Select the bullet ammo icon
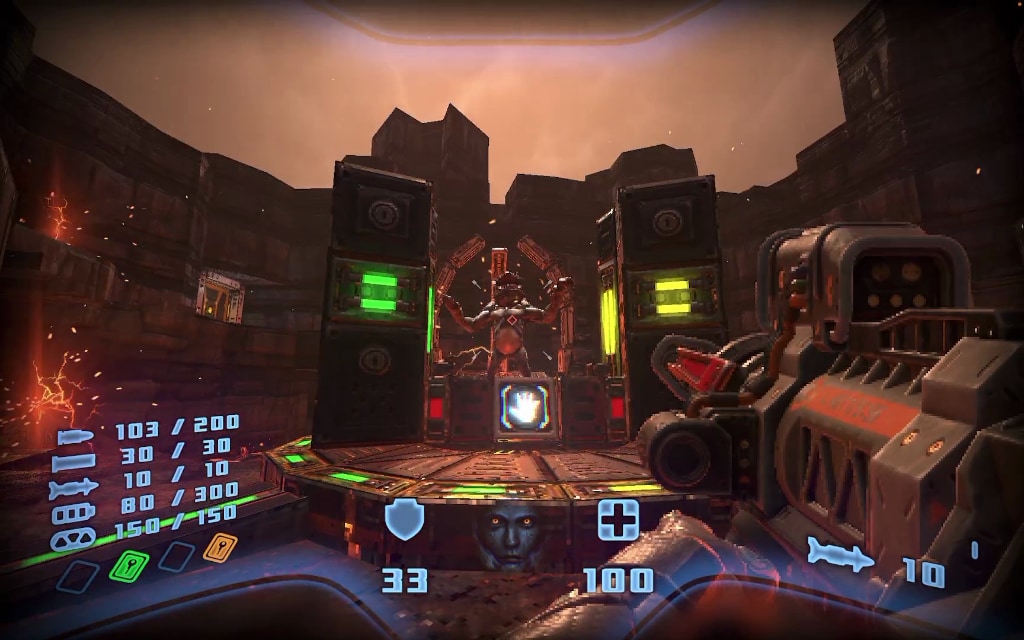Screen dimensions: 1024x640 tap(75, 437)
